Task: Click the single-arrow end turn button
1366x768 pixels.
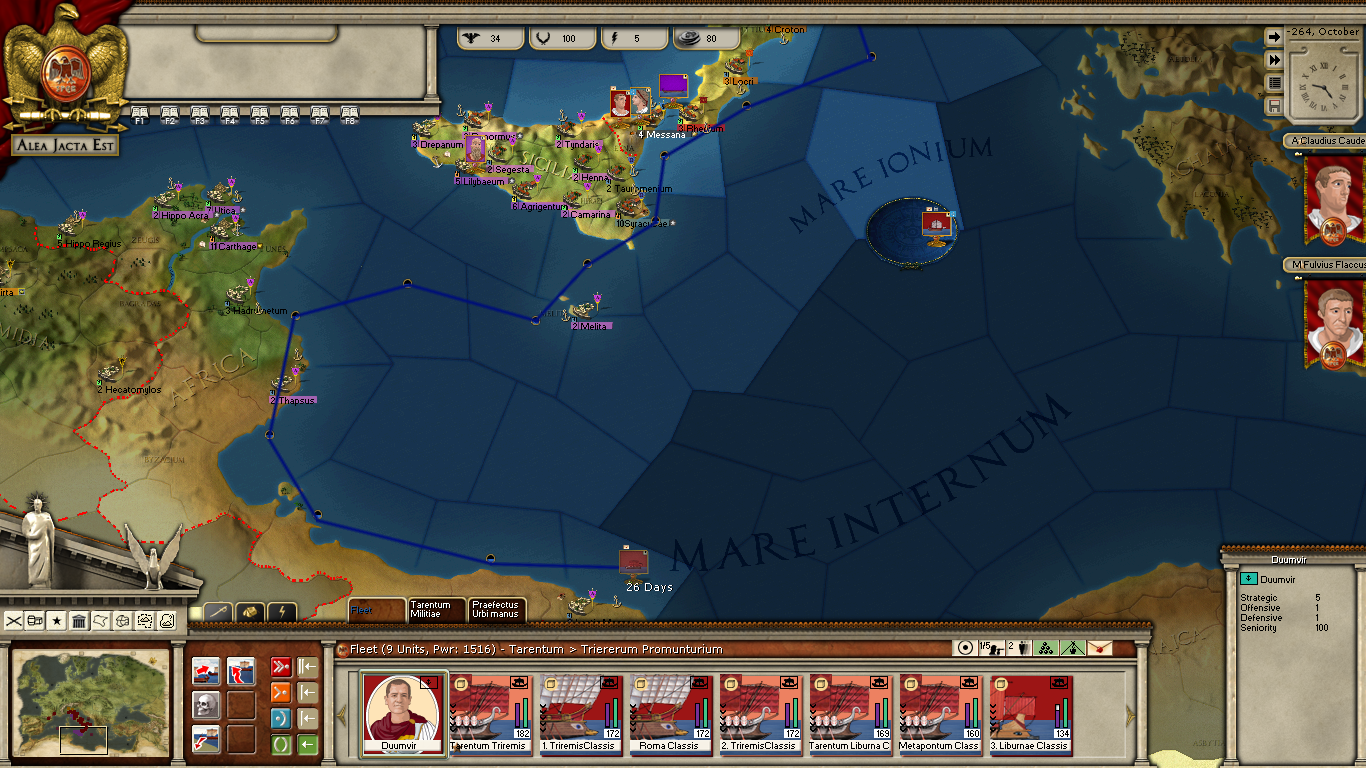Action: (1274, 37)
